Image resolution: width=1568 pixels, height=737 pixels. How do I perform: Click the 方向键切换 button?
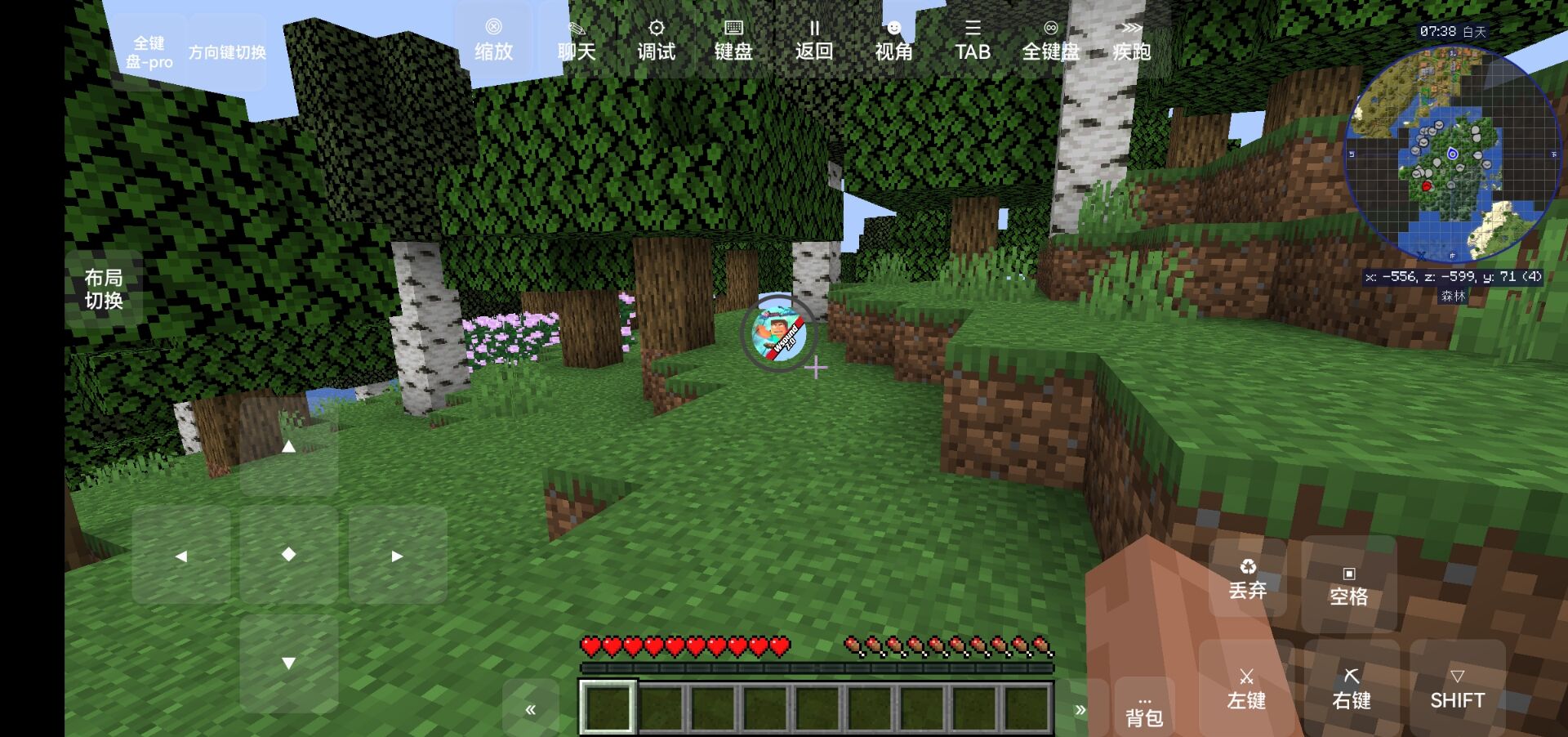[227, 52]
